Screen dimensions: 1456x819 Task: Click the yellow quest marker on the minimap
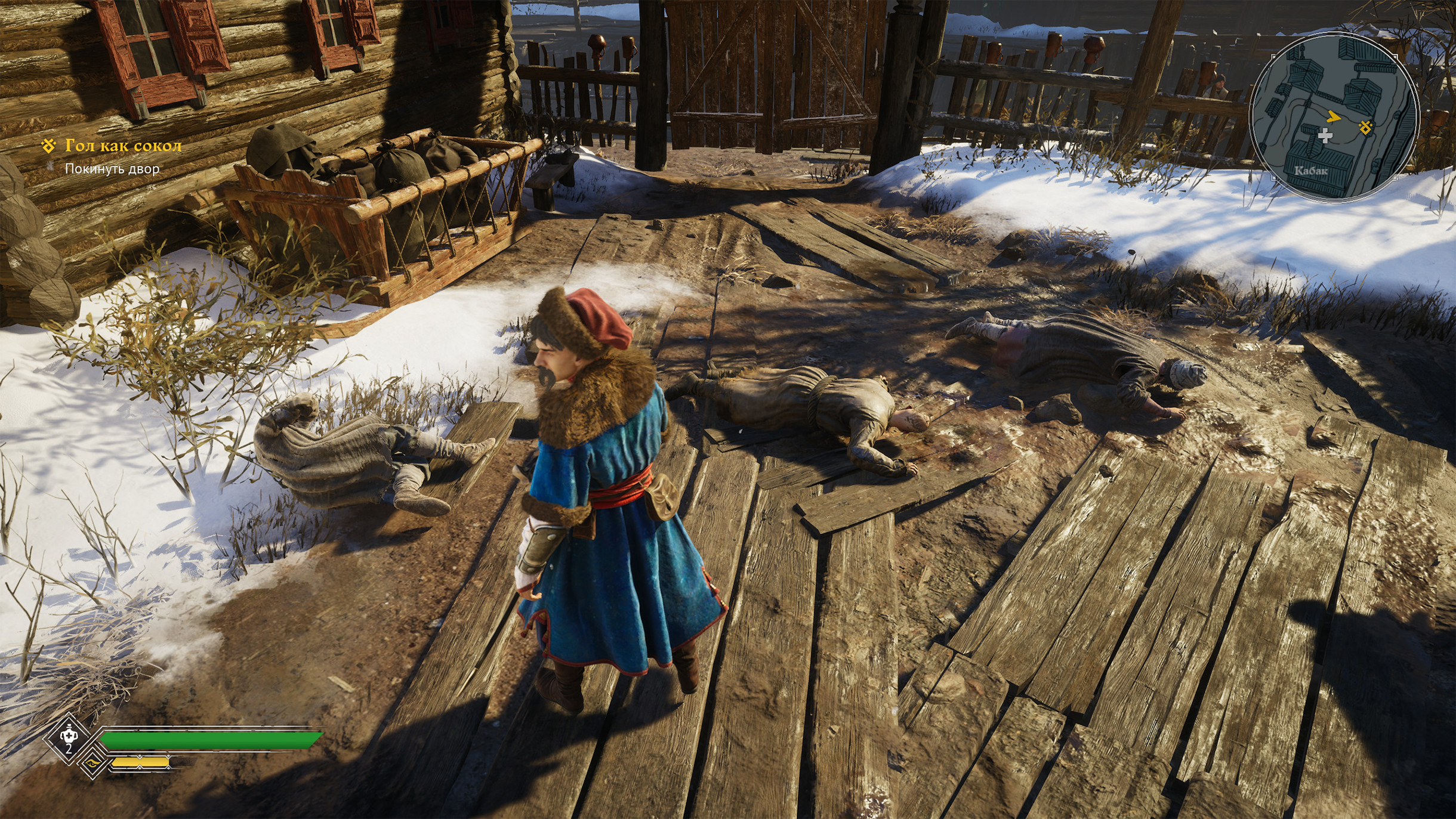click(1365, 127)
